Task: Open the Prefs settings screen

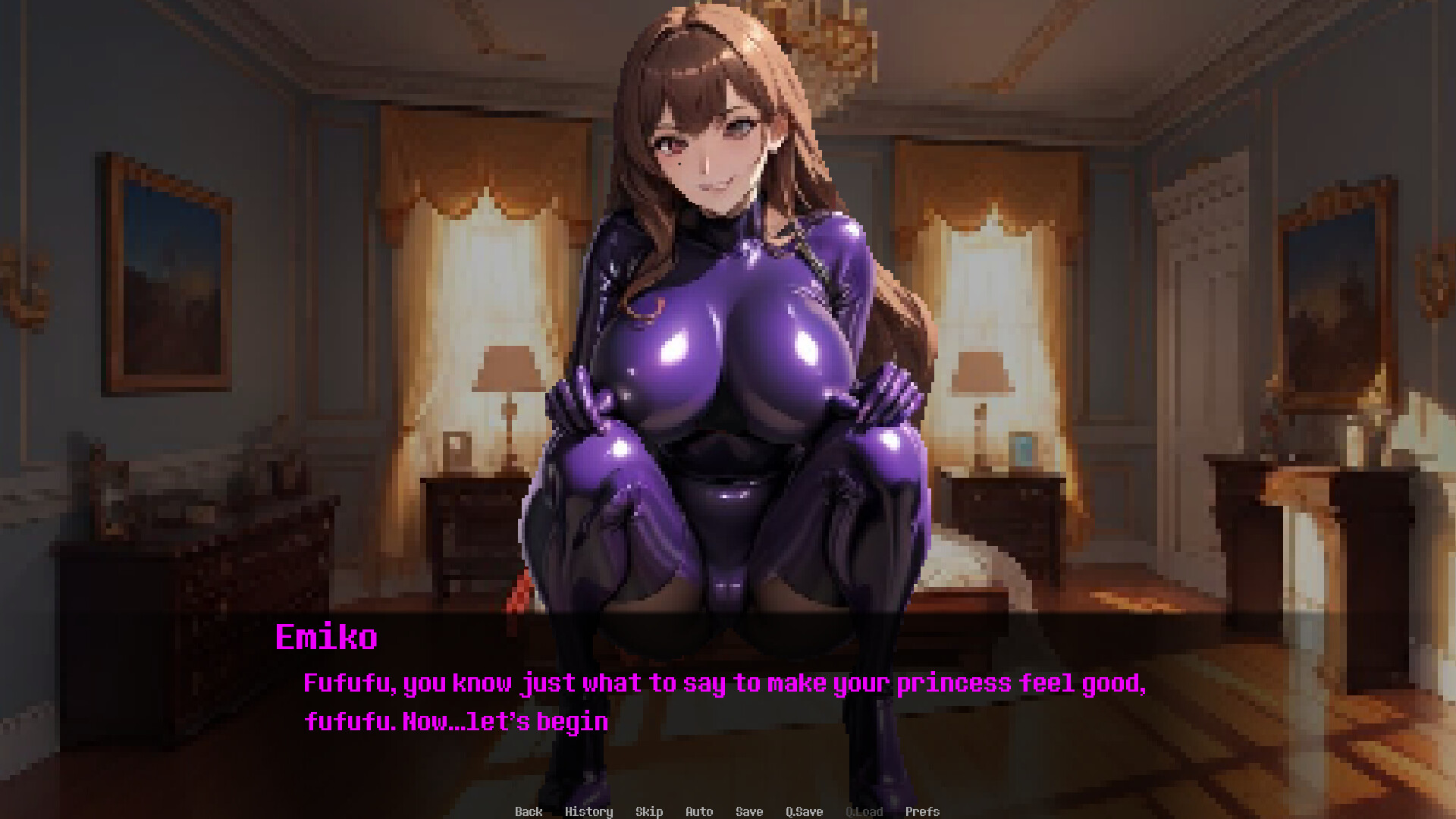Action: (923, 811)
